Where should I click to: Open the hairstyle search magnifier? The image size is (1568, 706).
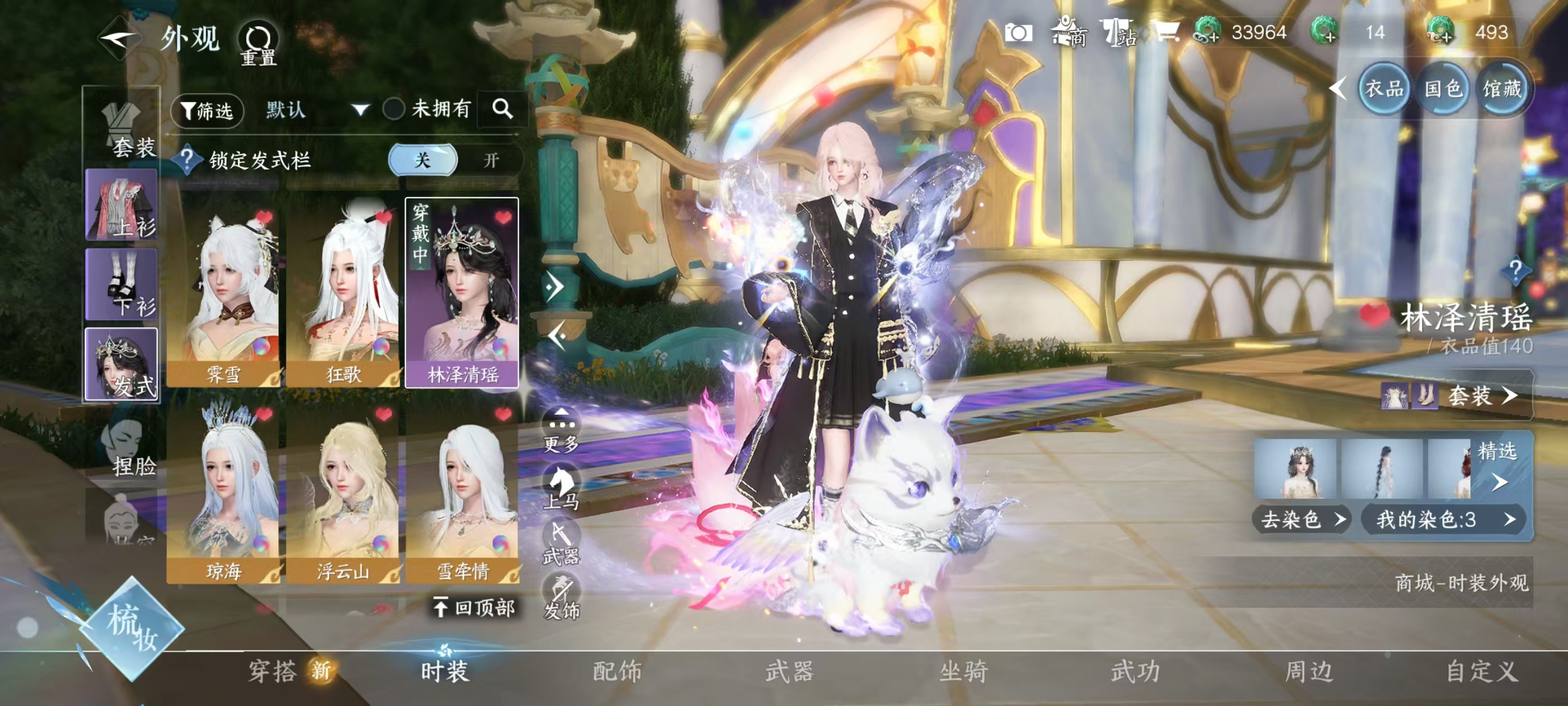click(x=502, y=109)
